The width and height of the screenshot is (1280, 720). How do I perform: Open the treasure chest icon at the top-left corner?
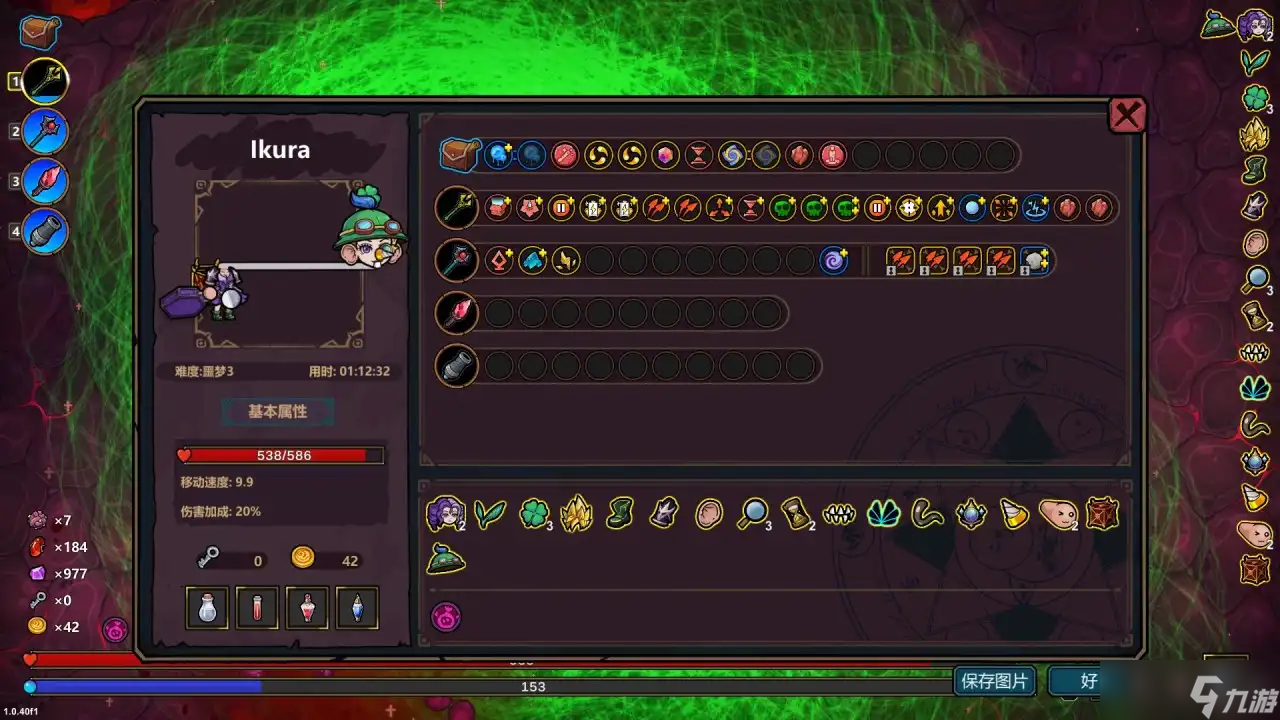[x=40, y=32]
